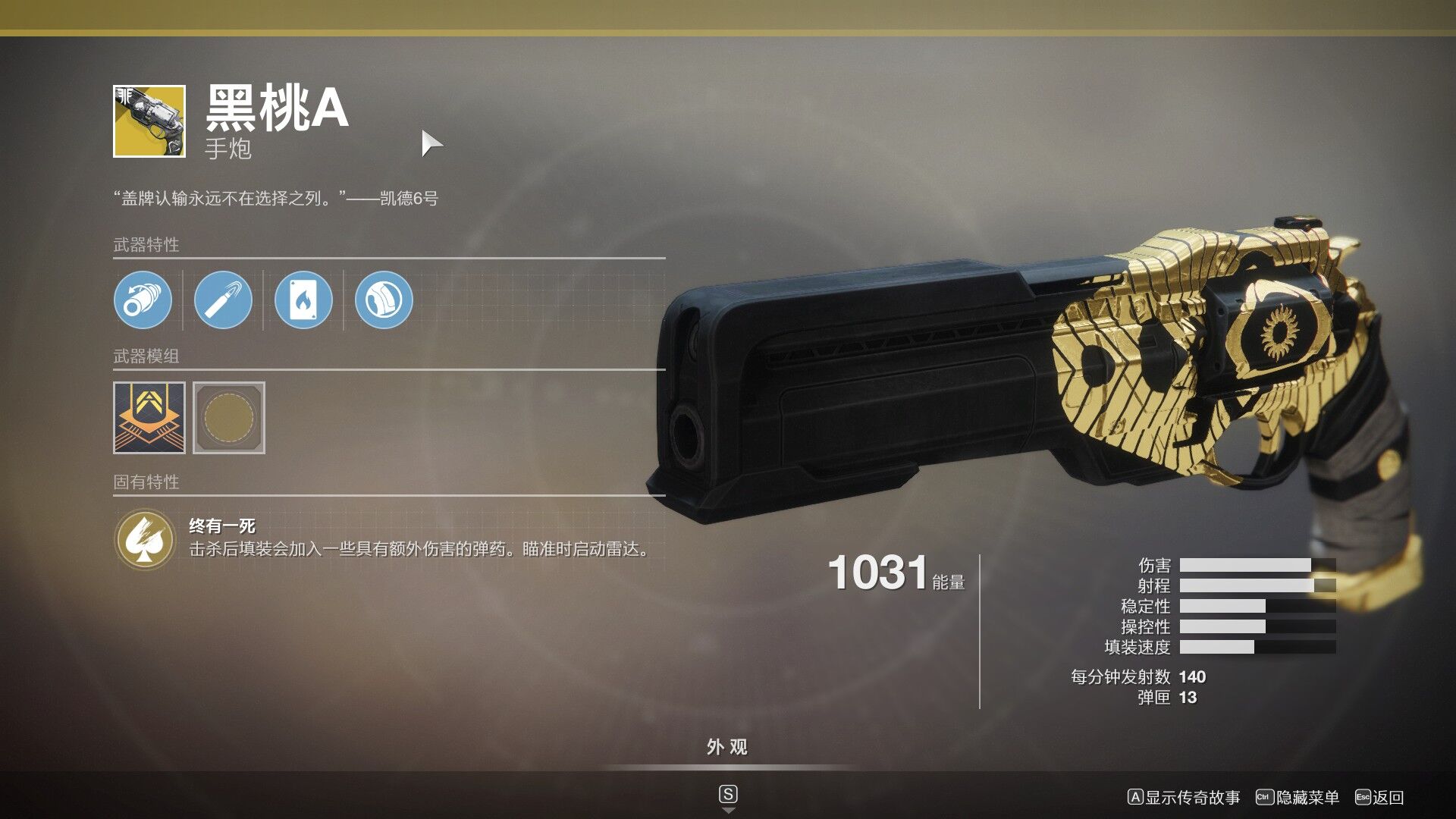Open the empty gold circle mod slot
This screenshot has width=1456, height=819.
pos(229,418)
